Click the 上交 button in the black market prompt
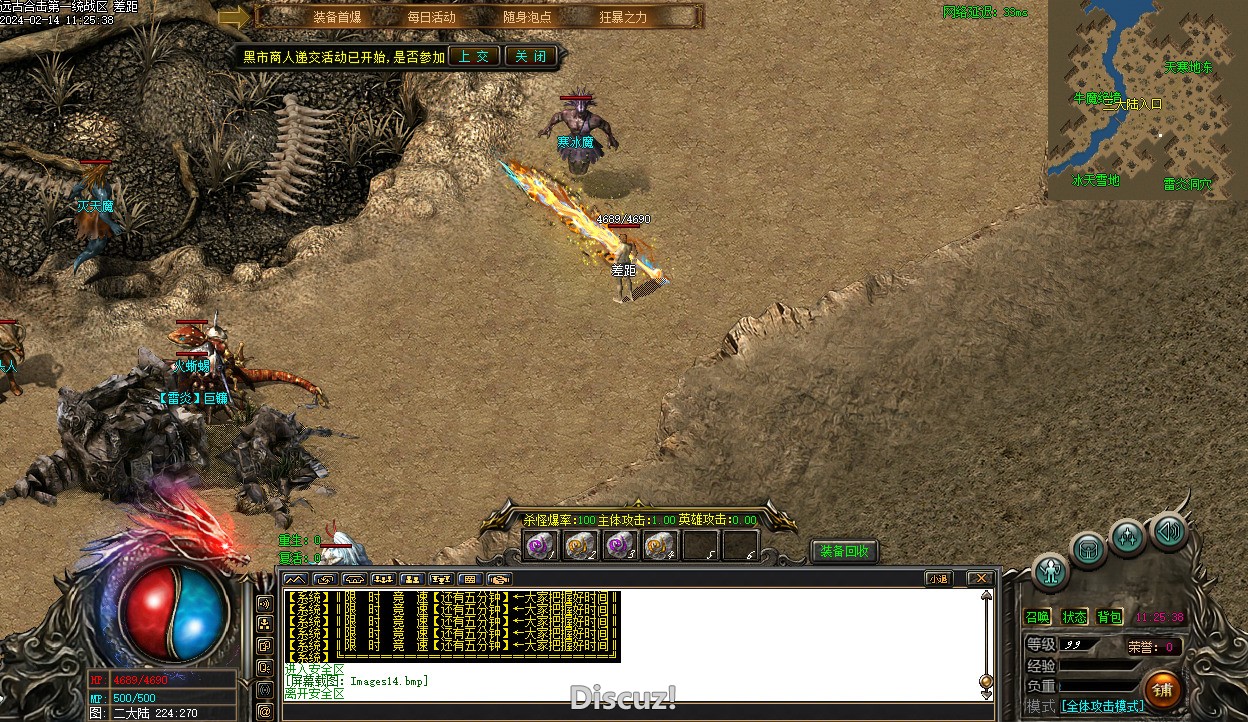The height and width of the screenshot is (722, 1248). [473, 56]
